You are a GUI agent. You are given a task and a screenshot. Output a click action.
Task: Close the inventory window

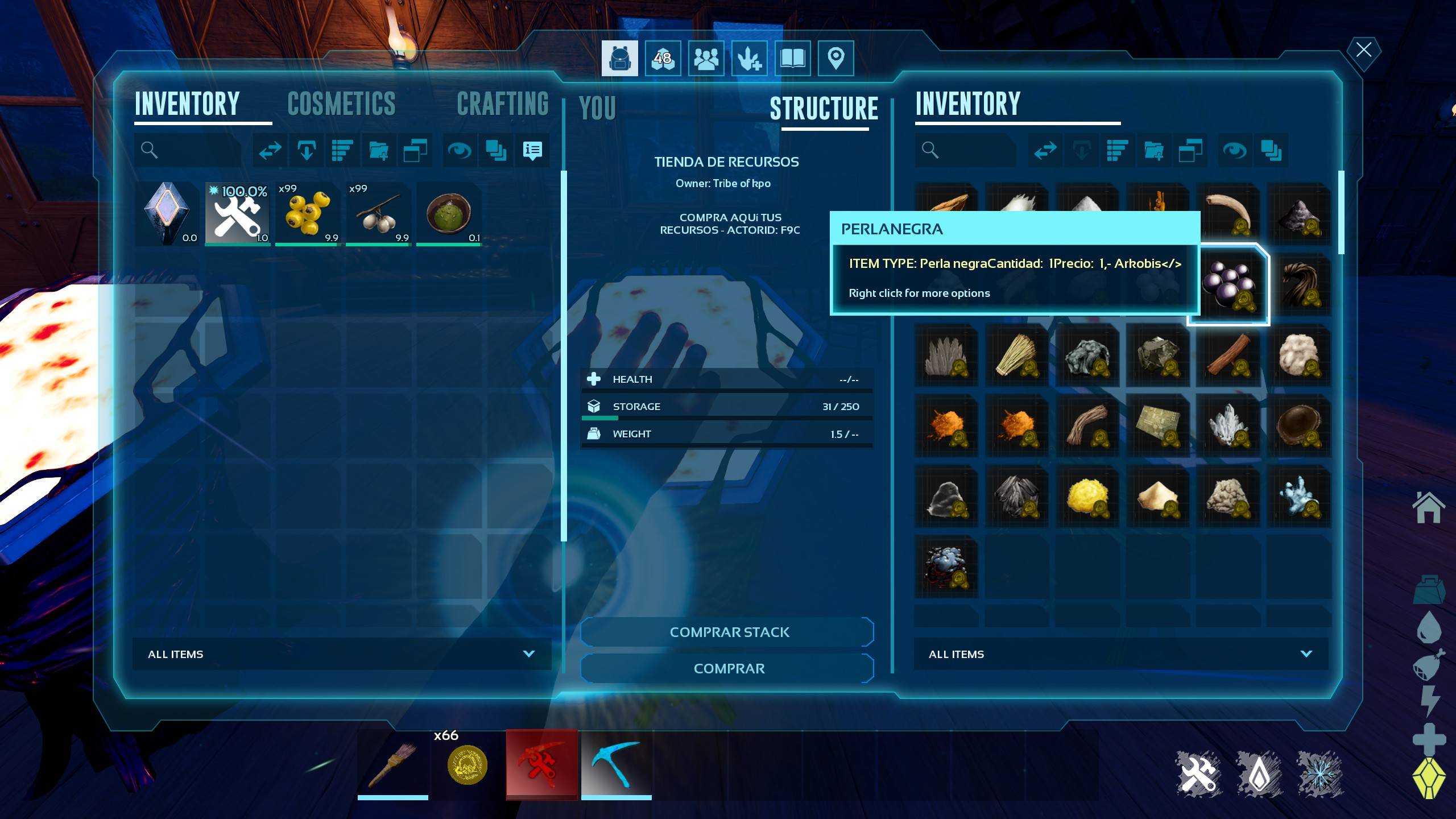[x=1363, y=50]
